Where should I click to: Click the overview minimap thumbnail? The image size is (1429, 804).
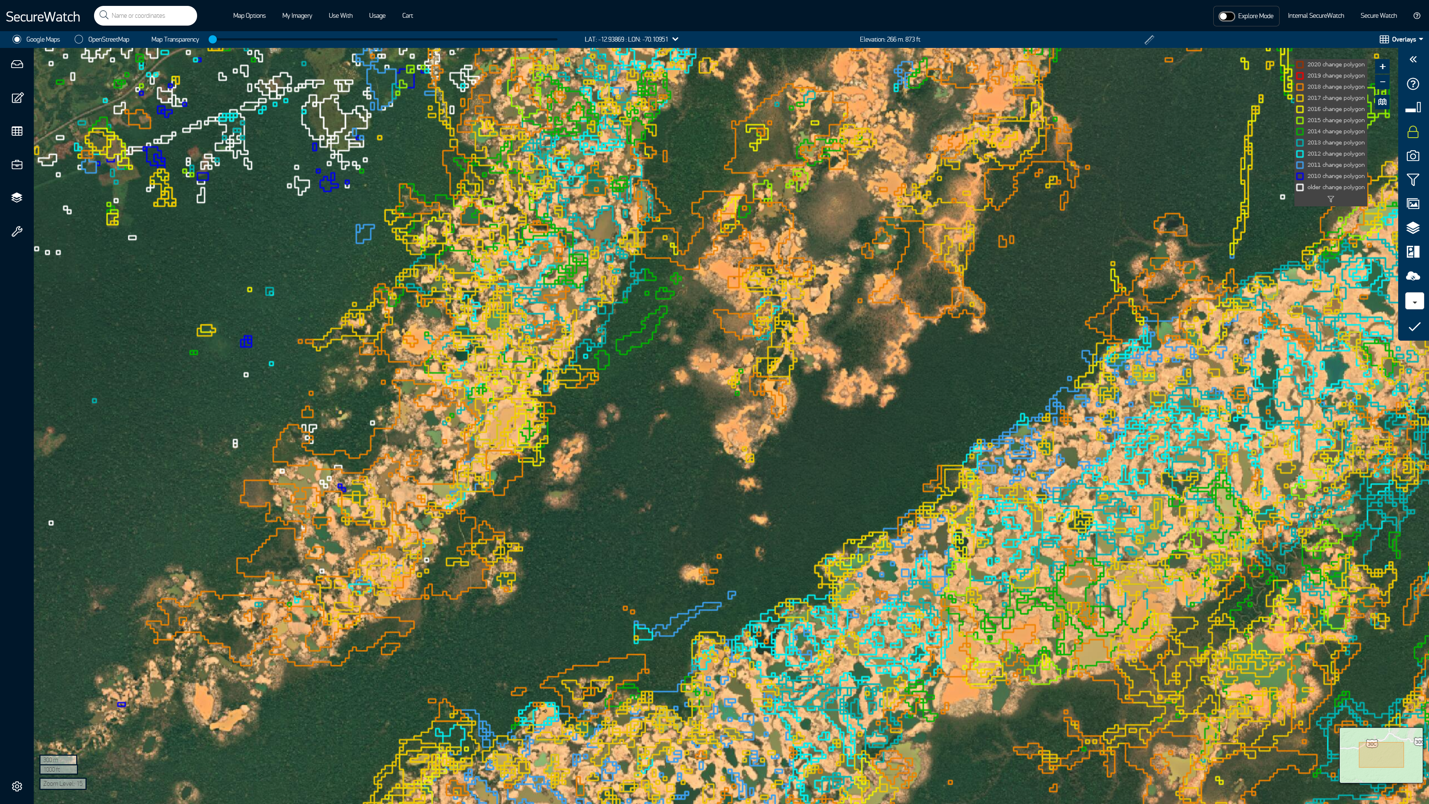coord(1381,755)
